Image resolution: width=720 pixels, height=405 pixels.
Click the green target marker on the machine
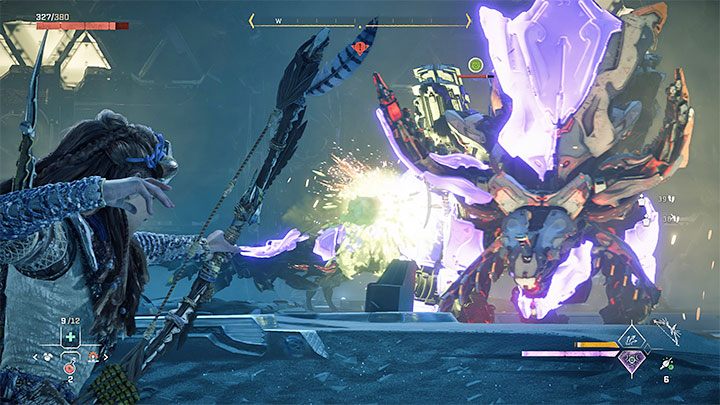pos(476,66)
